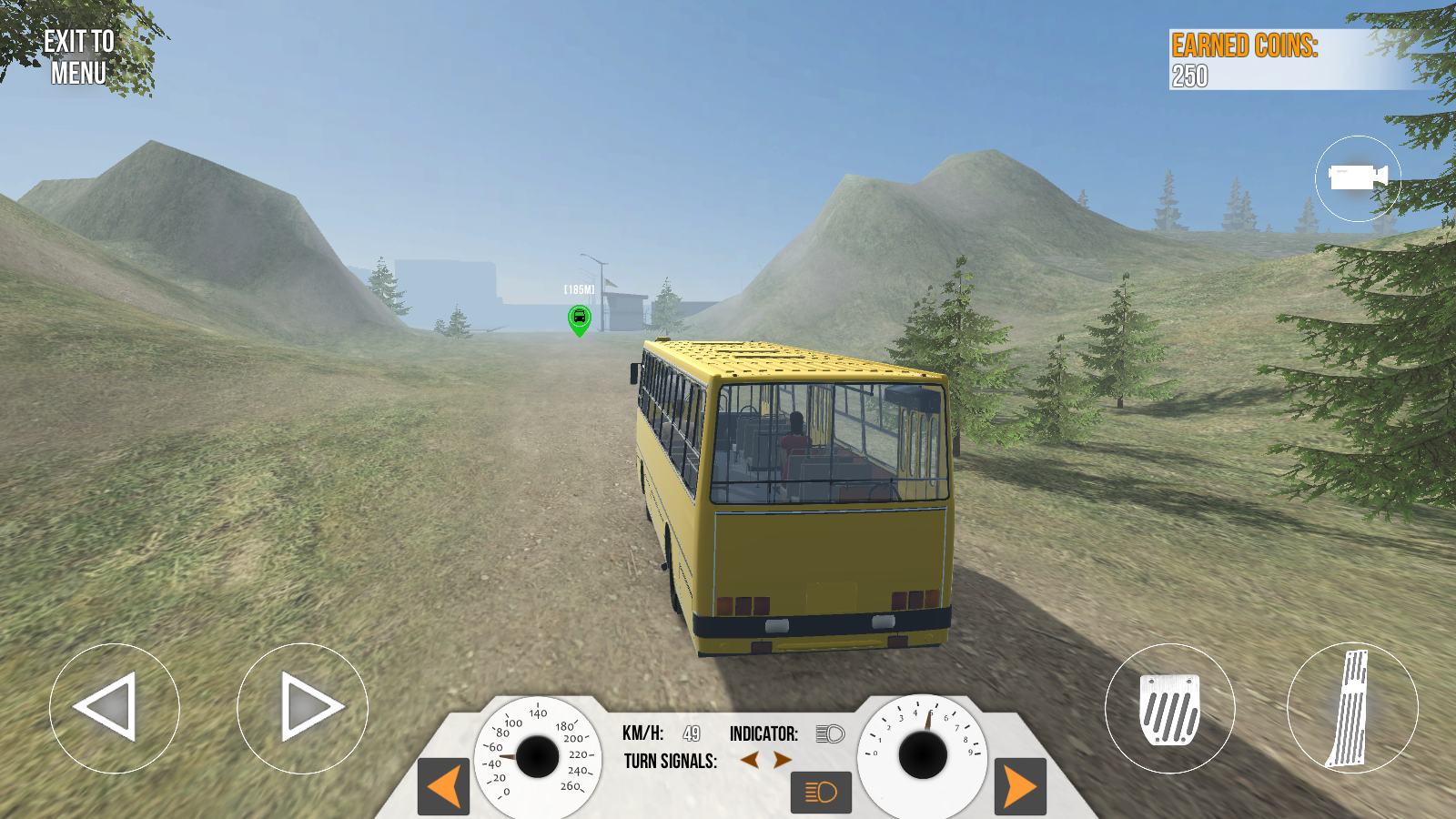Screen dimensions: 1456x819
Task: Open EXIT TO MENU
Action: (78, 53)
